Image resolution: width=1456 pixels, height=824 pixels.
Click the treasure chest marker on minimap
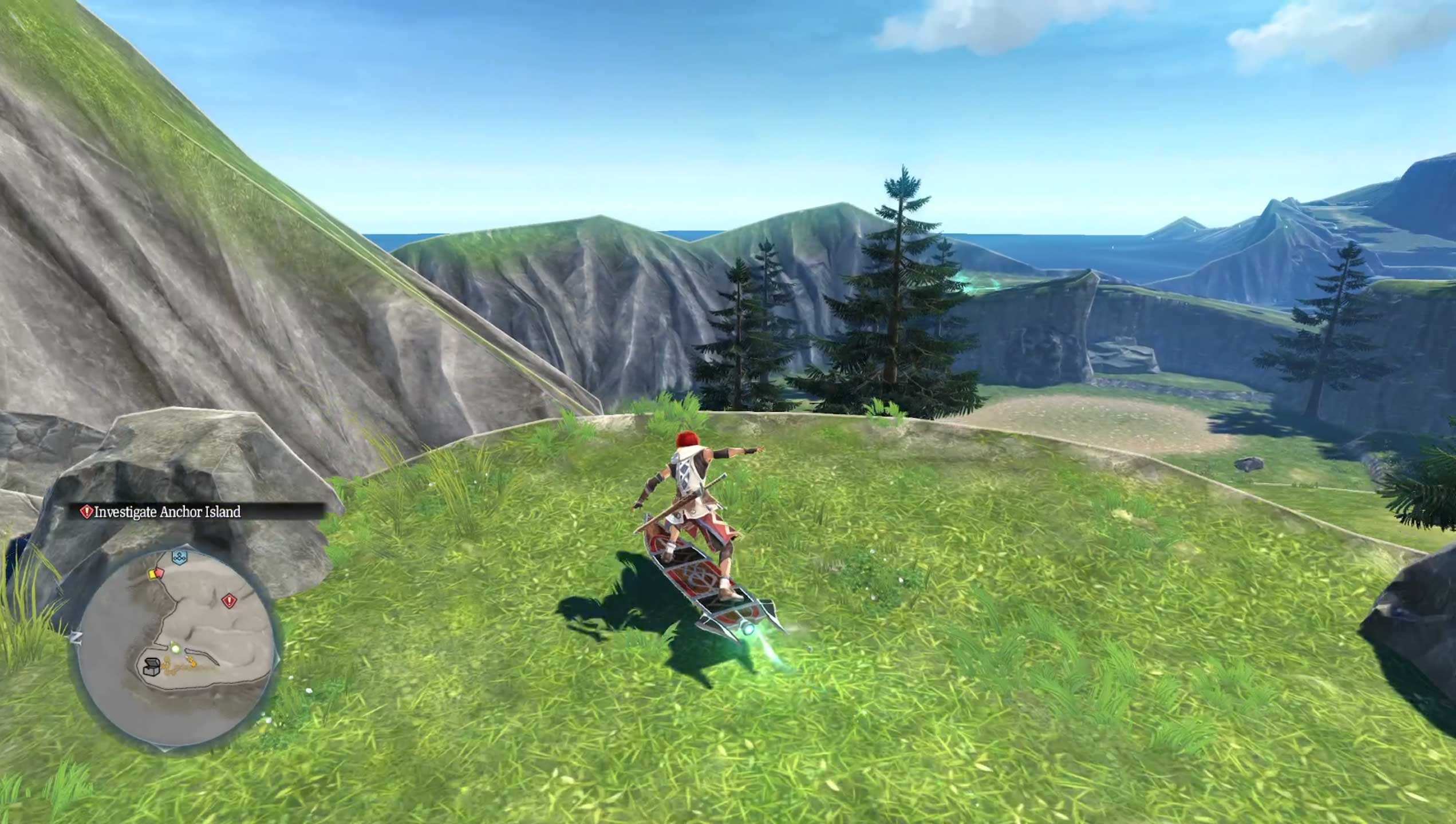[151, 666]
